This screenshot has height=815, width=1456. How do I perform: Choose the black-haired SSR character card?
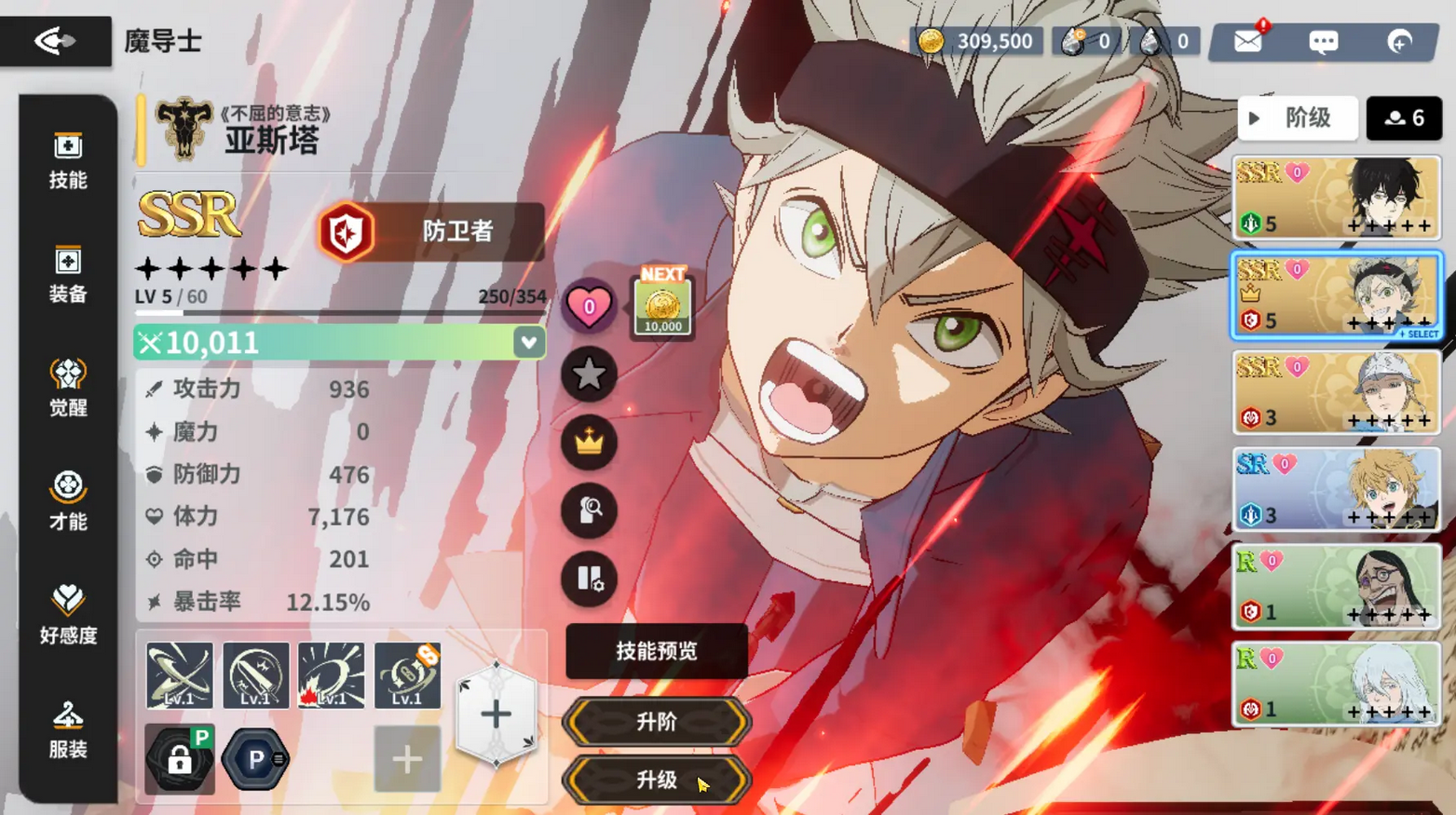coord(1336,198)
